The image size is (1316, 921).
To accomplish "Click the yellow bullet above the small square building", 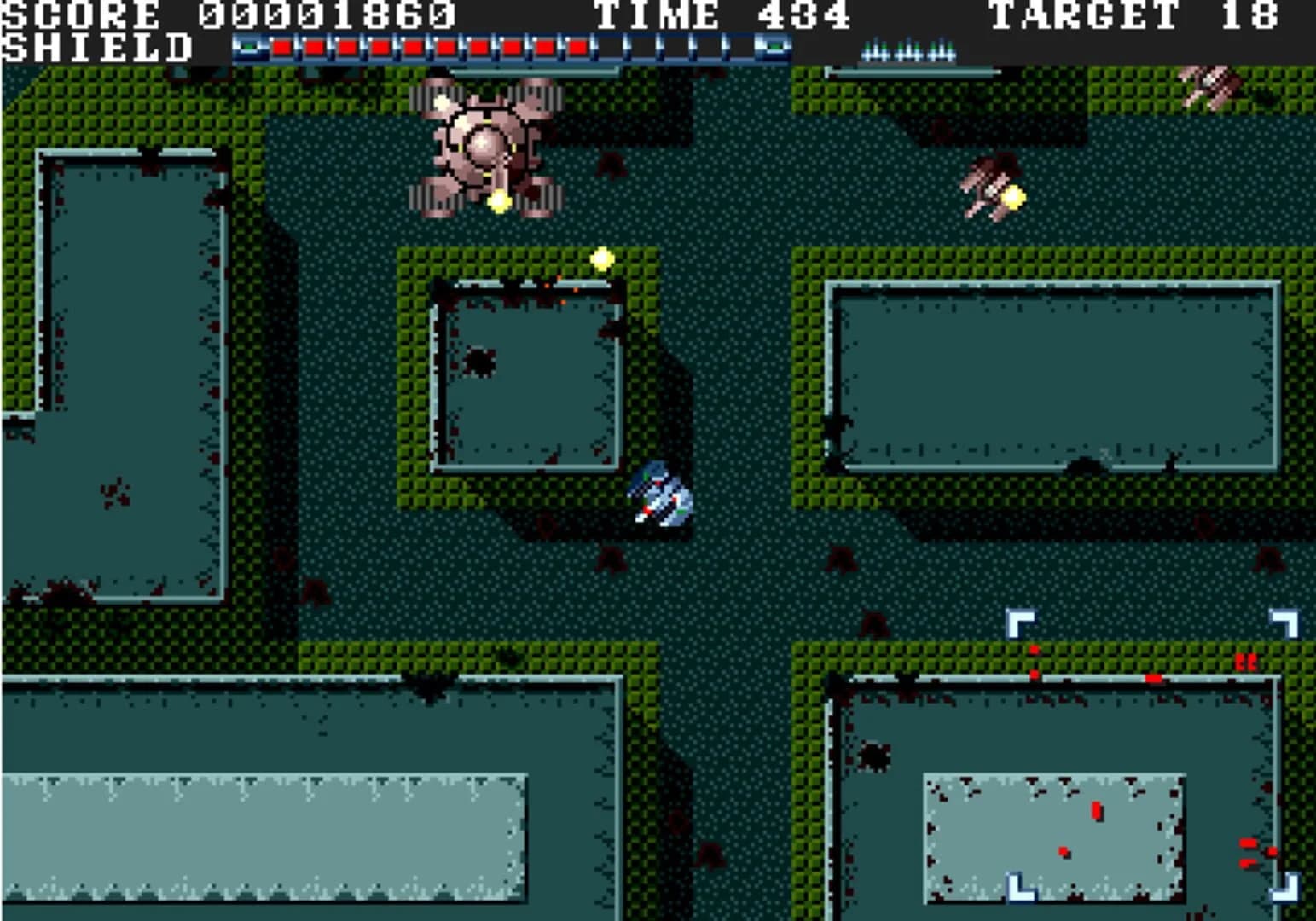I will [601, 258].
